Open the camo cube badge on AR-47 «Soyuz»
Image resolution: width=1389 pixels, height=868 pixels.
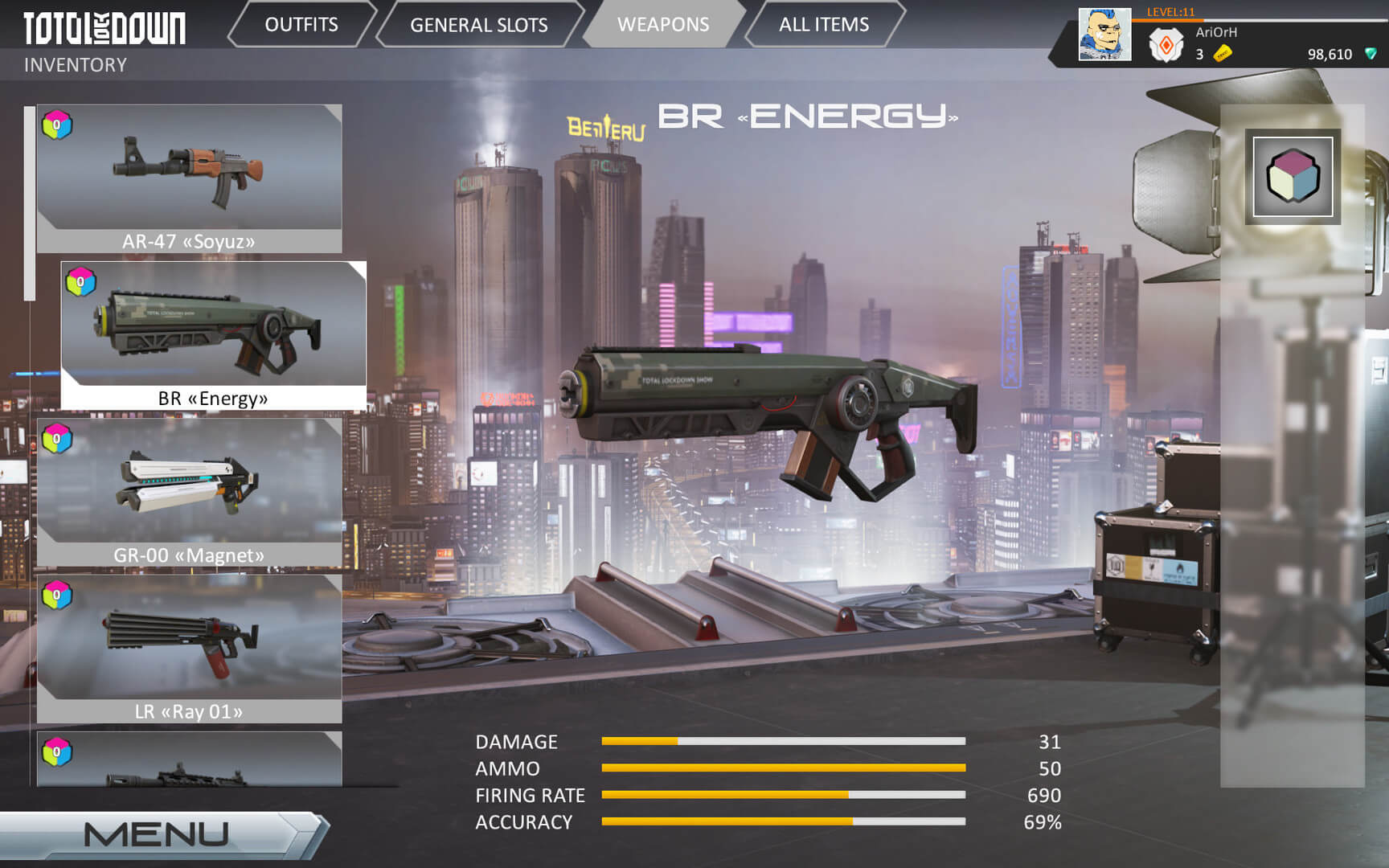coord(55,123)
